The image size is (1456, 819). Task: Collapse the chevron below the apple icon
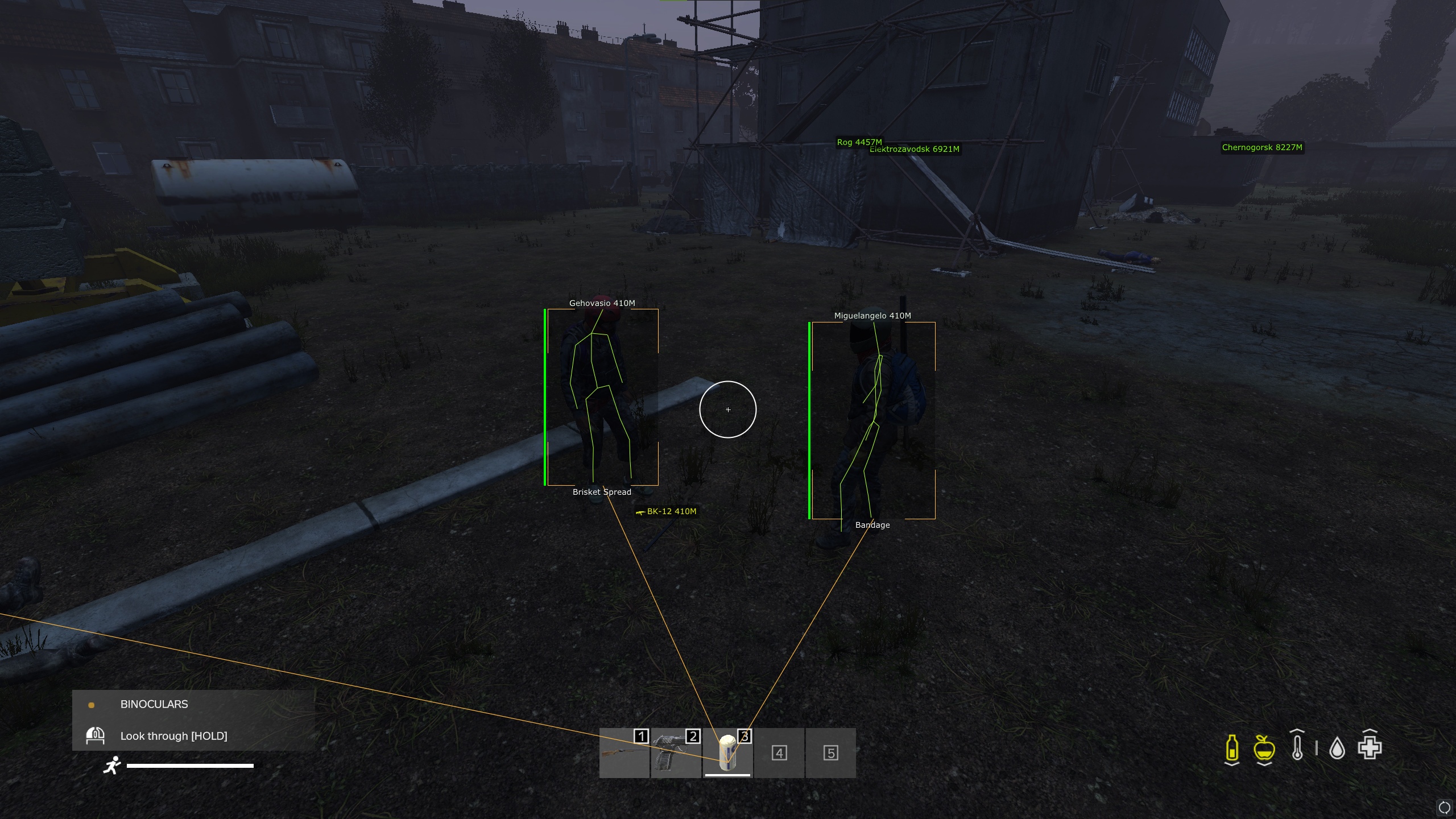coord(1264,766)
